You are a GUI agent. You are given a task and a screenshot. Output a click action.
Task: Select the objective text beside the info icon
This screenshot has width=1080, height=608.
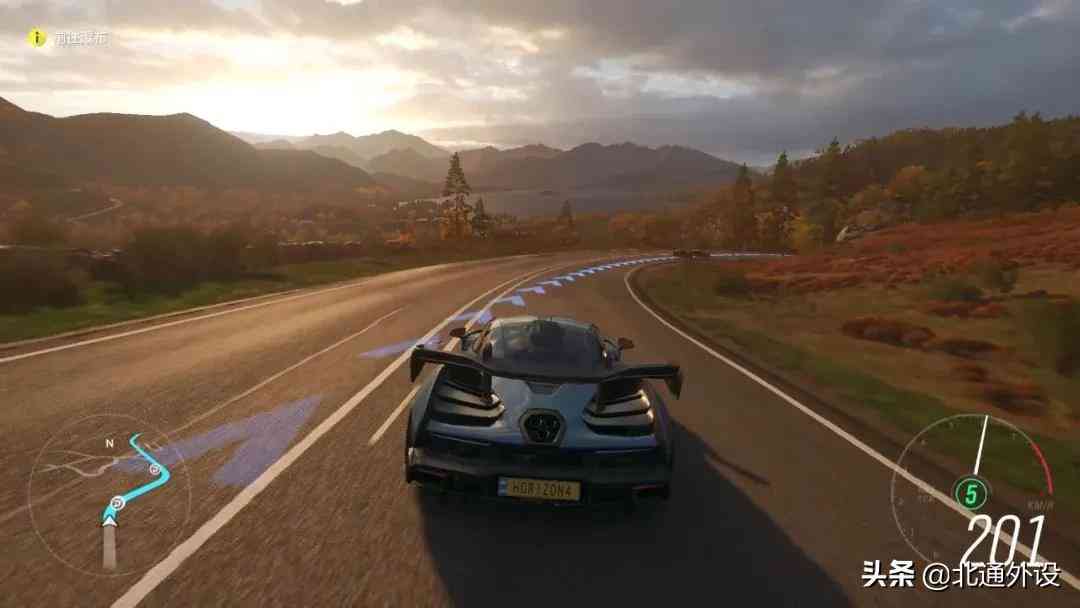(81, 39)
